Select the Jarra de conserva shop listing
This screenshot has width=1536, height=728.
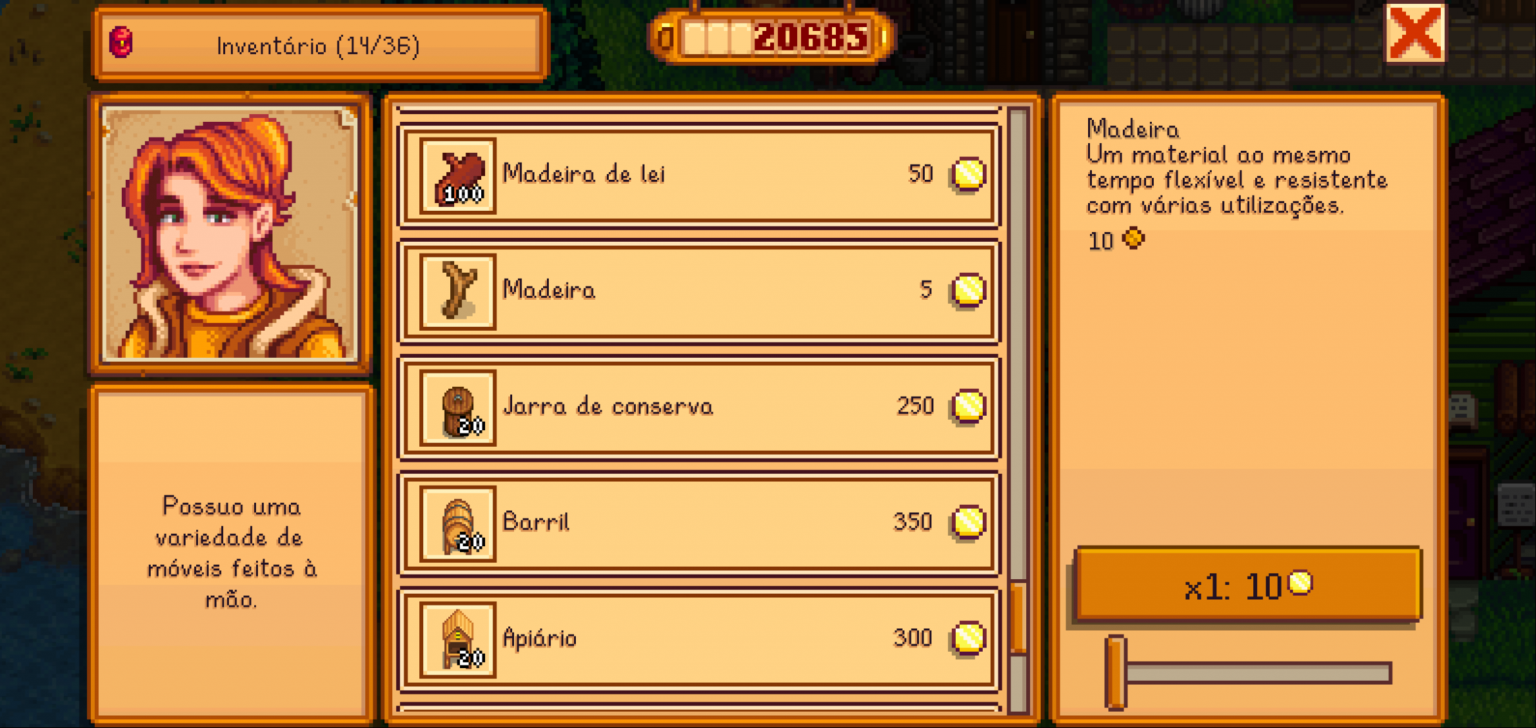click(700, 406)
